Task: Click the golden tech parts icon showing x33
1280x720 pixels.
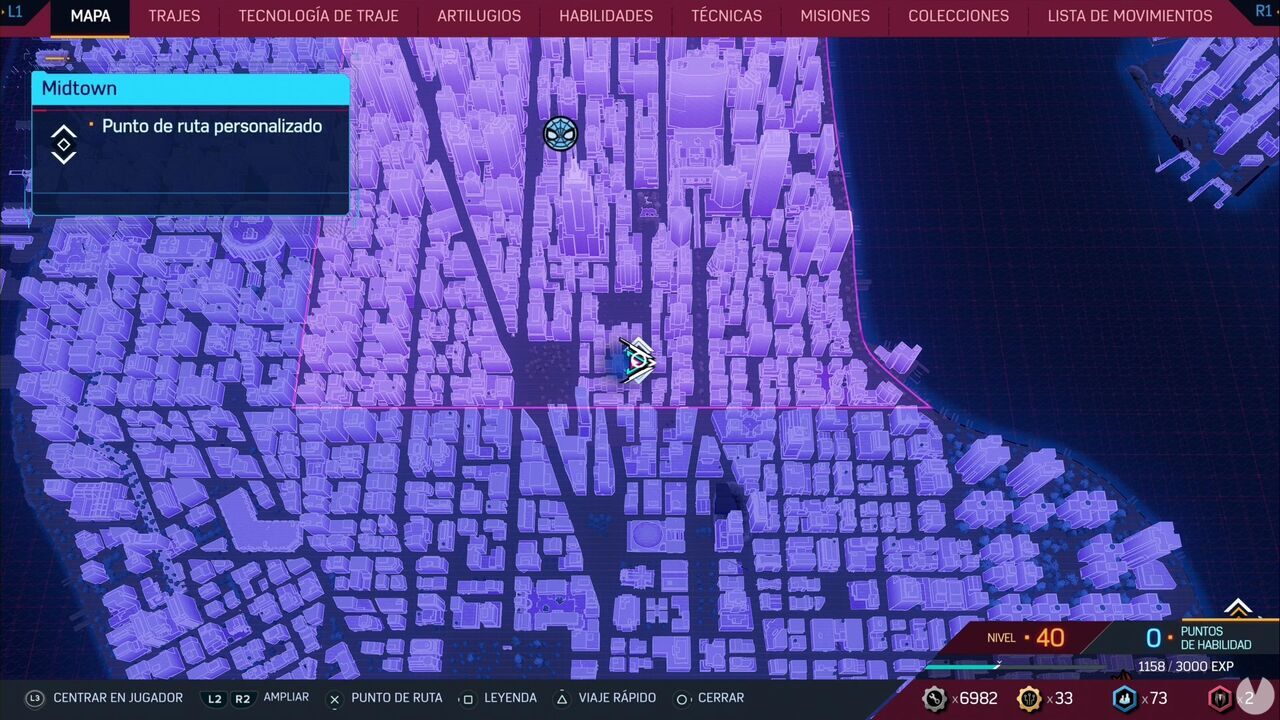Action: [x=1028, y=699]
